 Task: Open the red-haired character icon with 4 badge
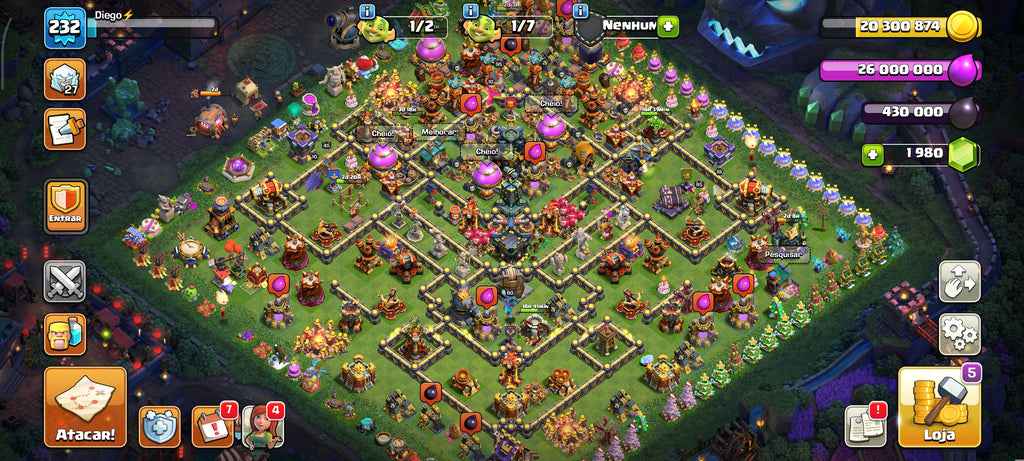tap(262, 427)
